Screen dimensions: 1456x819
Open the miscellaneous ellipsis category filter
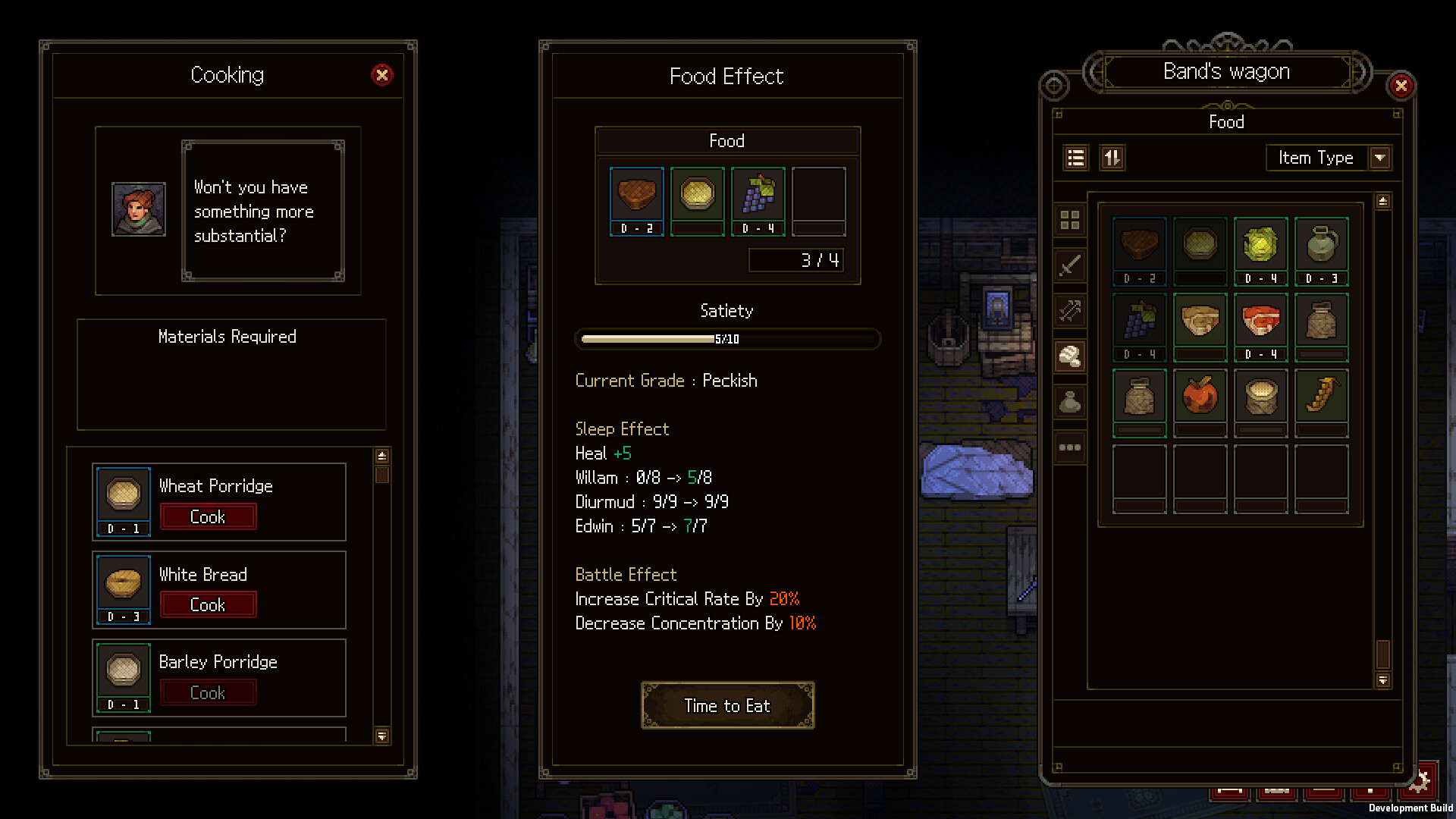(1070, 447)
